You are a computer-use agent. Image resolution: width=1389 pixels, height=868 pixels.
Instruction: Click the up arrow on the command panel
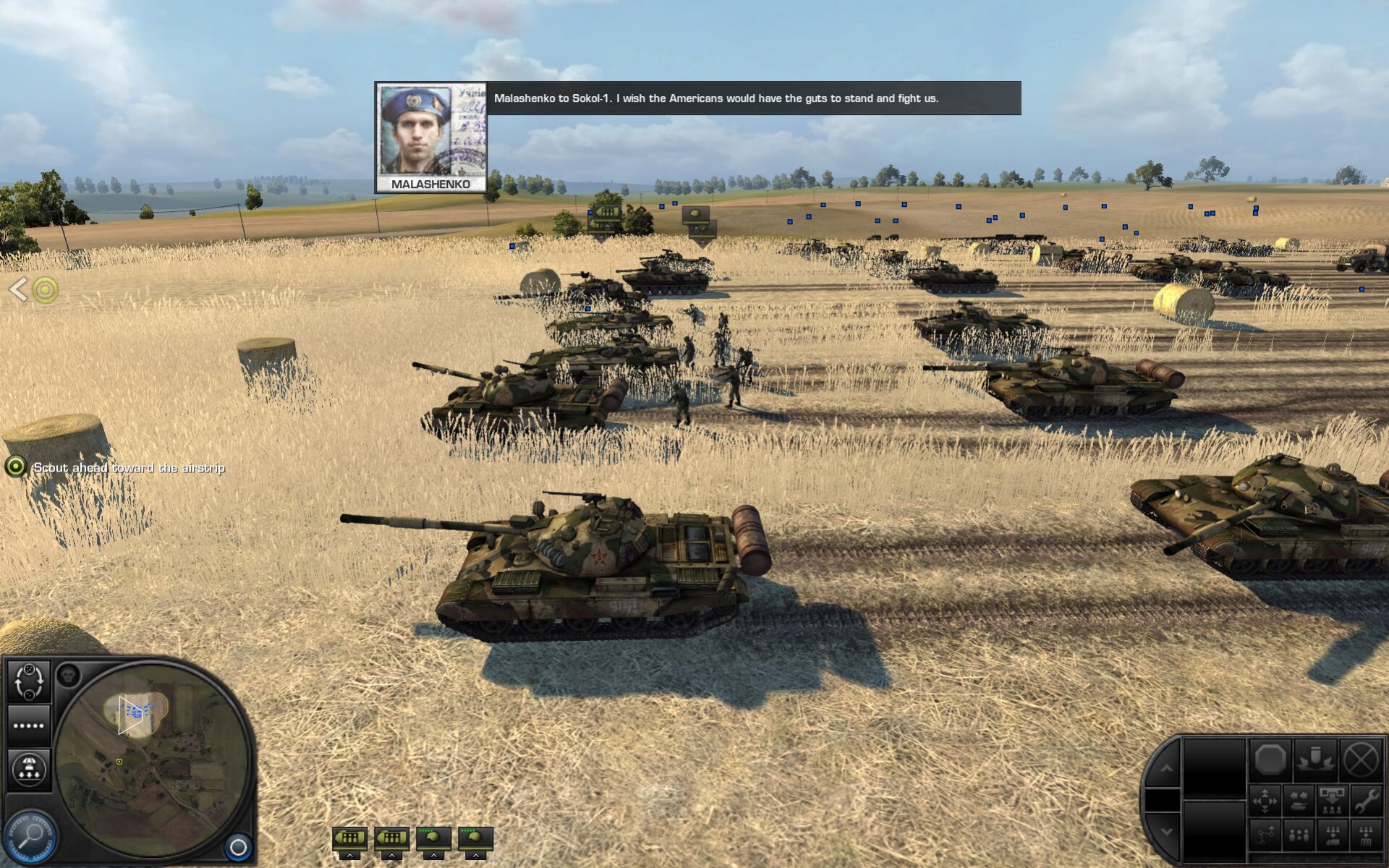point(1165,769)
